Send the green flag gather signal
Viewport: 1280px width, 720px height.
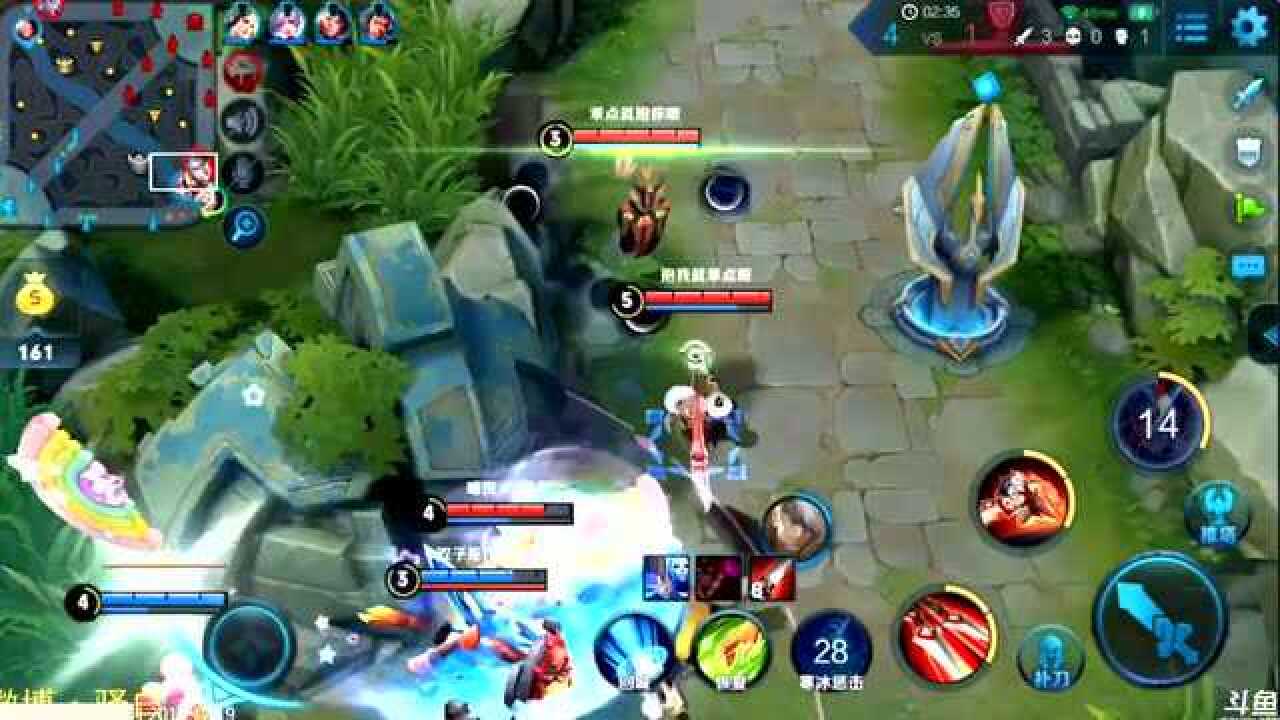(1248, 208)
